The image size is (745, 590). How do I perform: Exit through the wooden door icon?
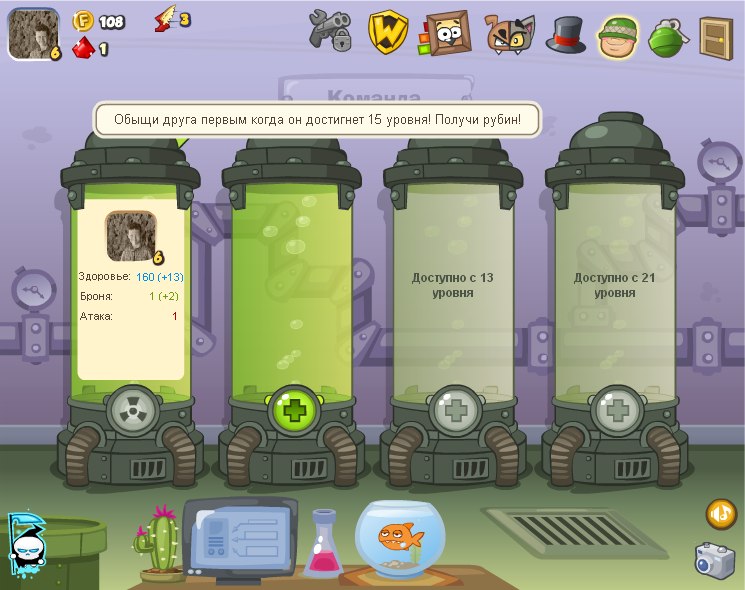[x=714, y=35]
